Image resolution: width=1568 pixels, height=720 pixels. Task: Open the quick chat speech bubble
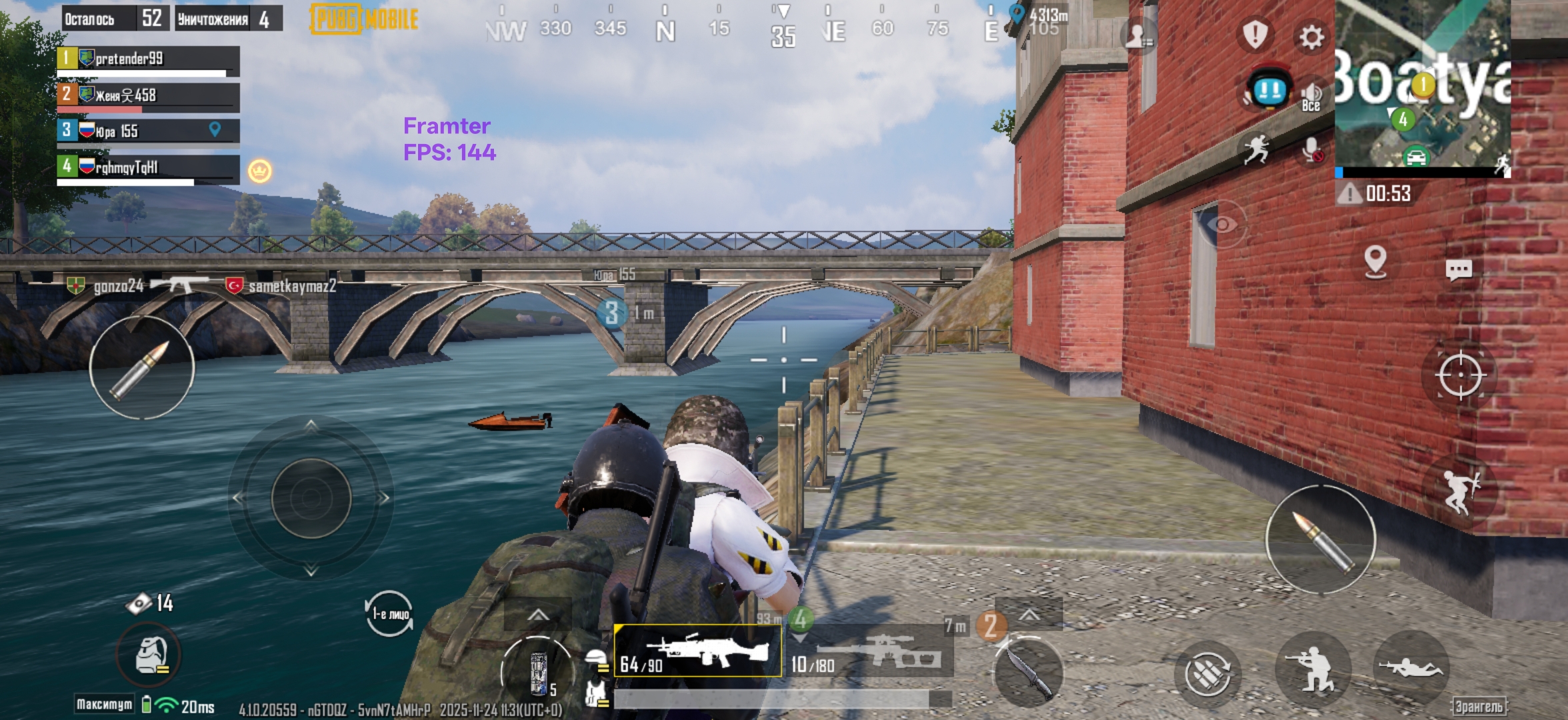point(1458,269)
